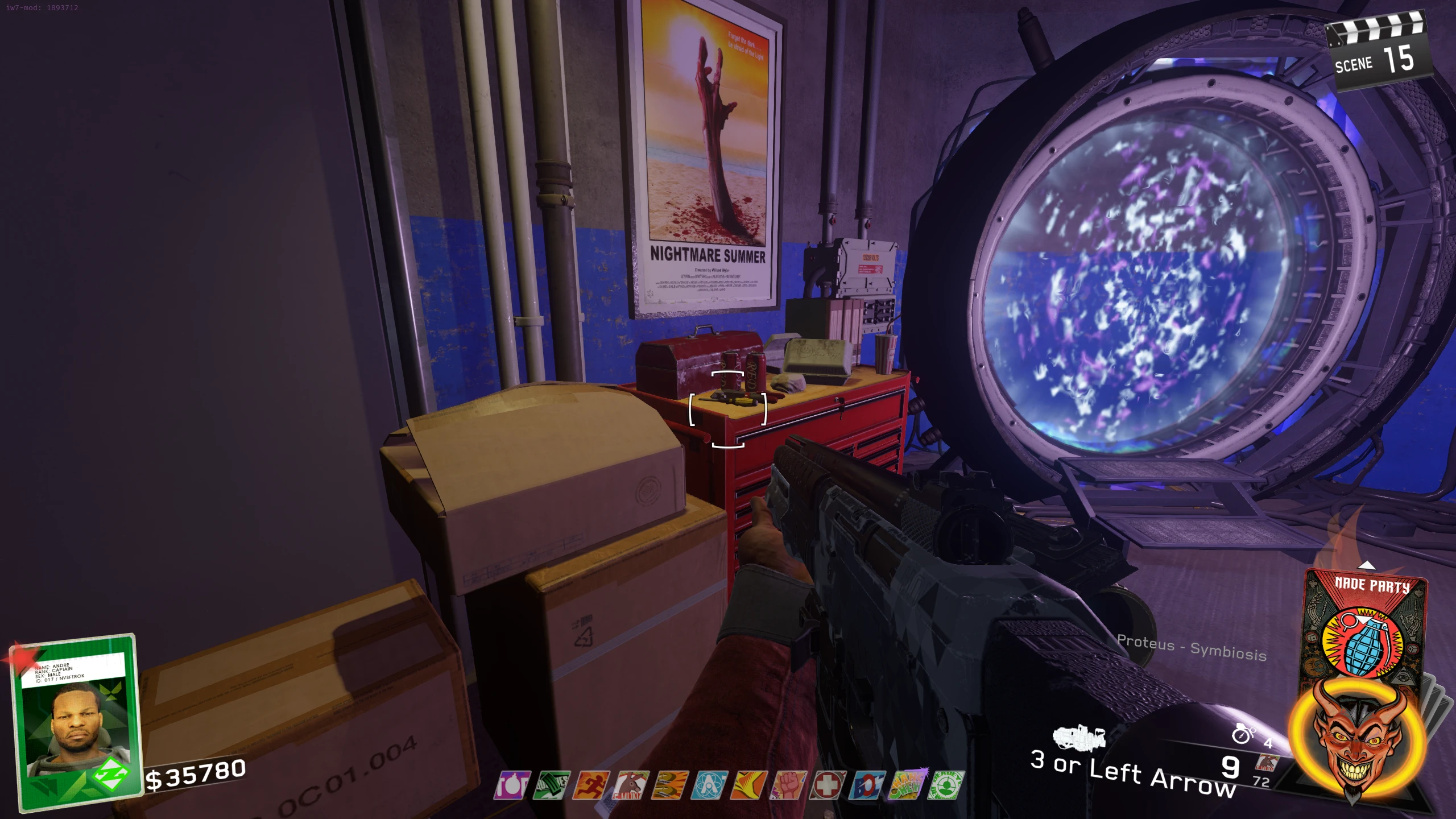Pick the twin-bullets Bang Bangs perk
The image size is (1456, 819).
(670, 785)
